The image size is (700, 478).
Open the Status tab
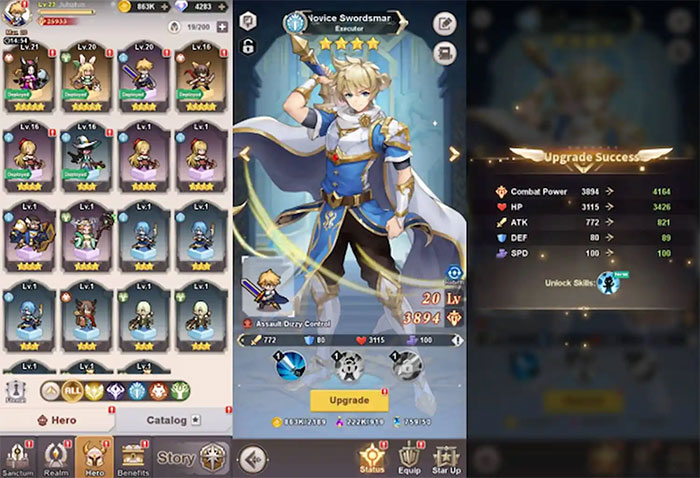(372, 458)
